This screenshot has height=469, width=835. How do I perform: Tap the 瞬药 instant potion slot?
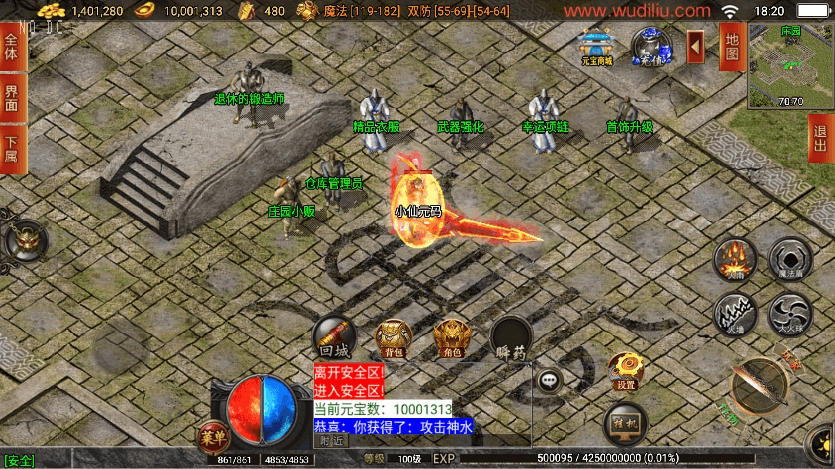coord(511,338)
